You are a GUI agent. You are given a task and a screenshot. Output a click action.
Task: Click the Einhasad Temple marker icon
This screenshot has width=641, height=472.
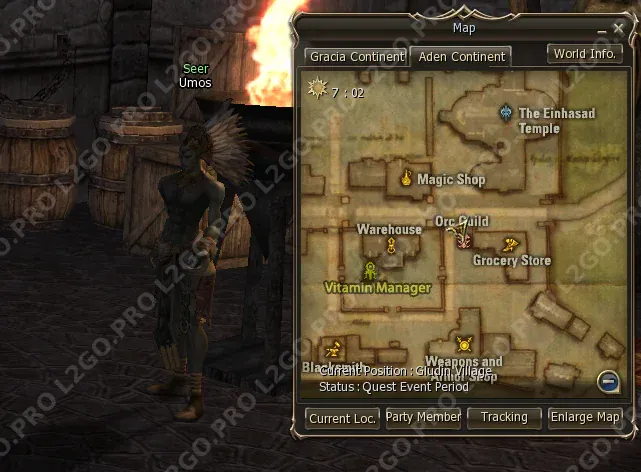pyautogui.click(x=507, y=113)
